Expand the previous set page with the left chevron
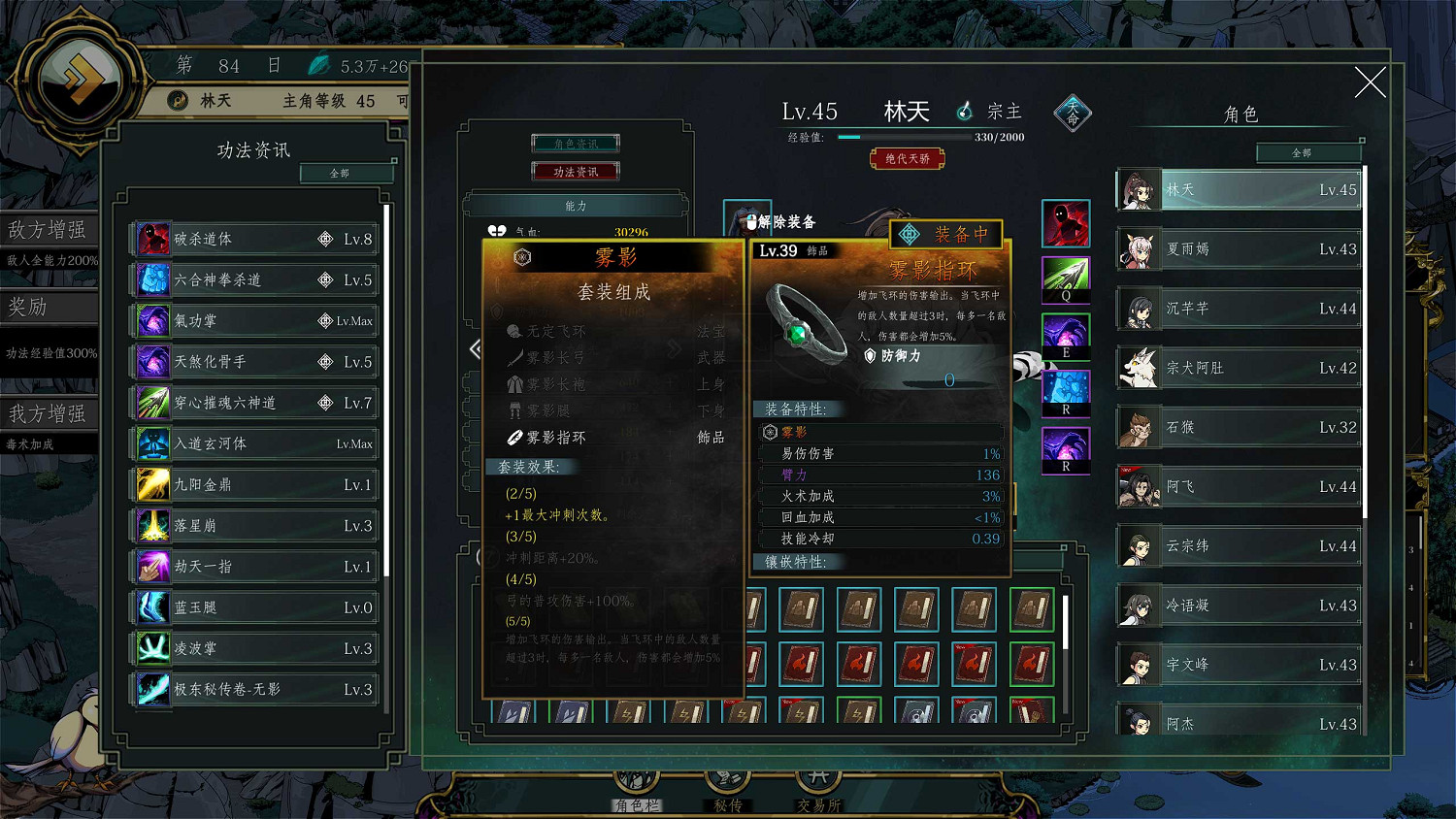 pos(476,349)
